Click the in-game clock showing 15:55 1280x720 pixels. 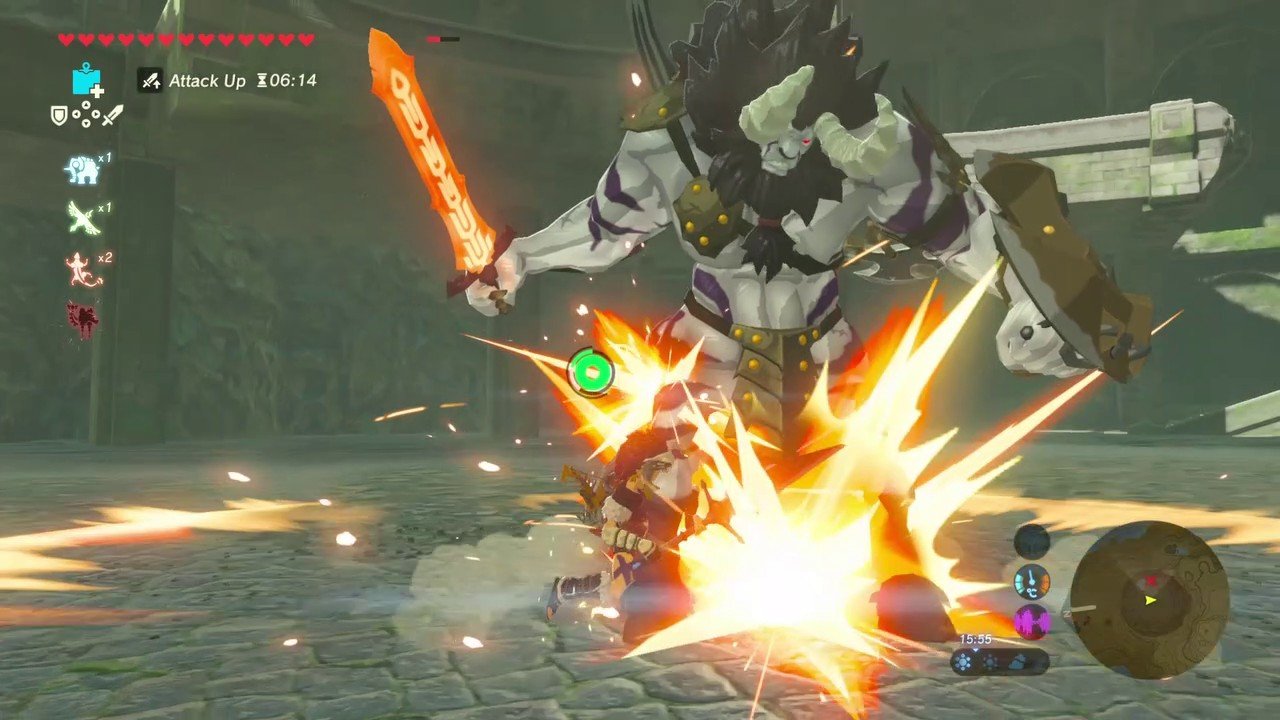[975, 639]
